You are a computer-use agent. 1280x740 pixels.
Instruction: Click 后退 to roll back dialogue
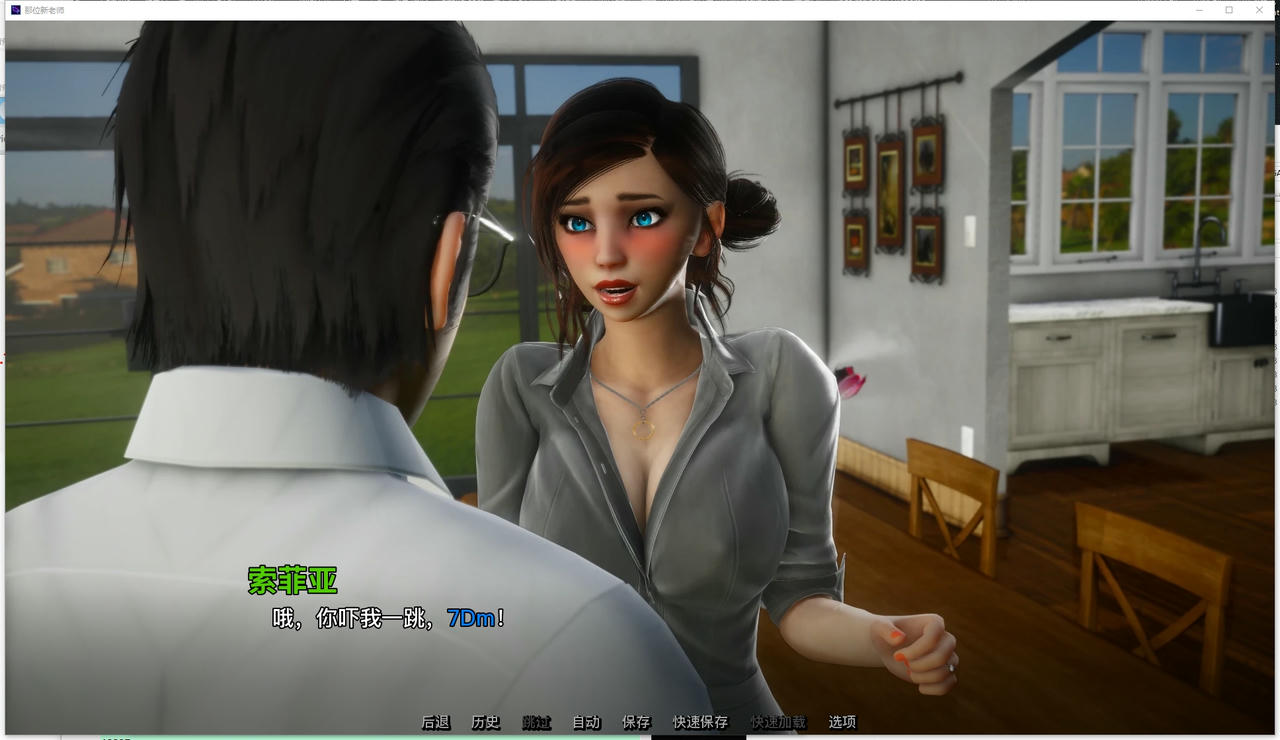[x=434, y=721]
